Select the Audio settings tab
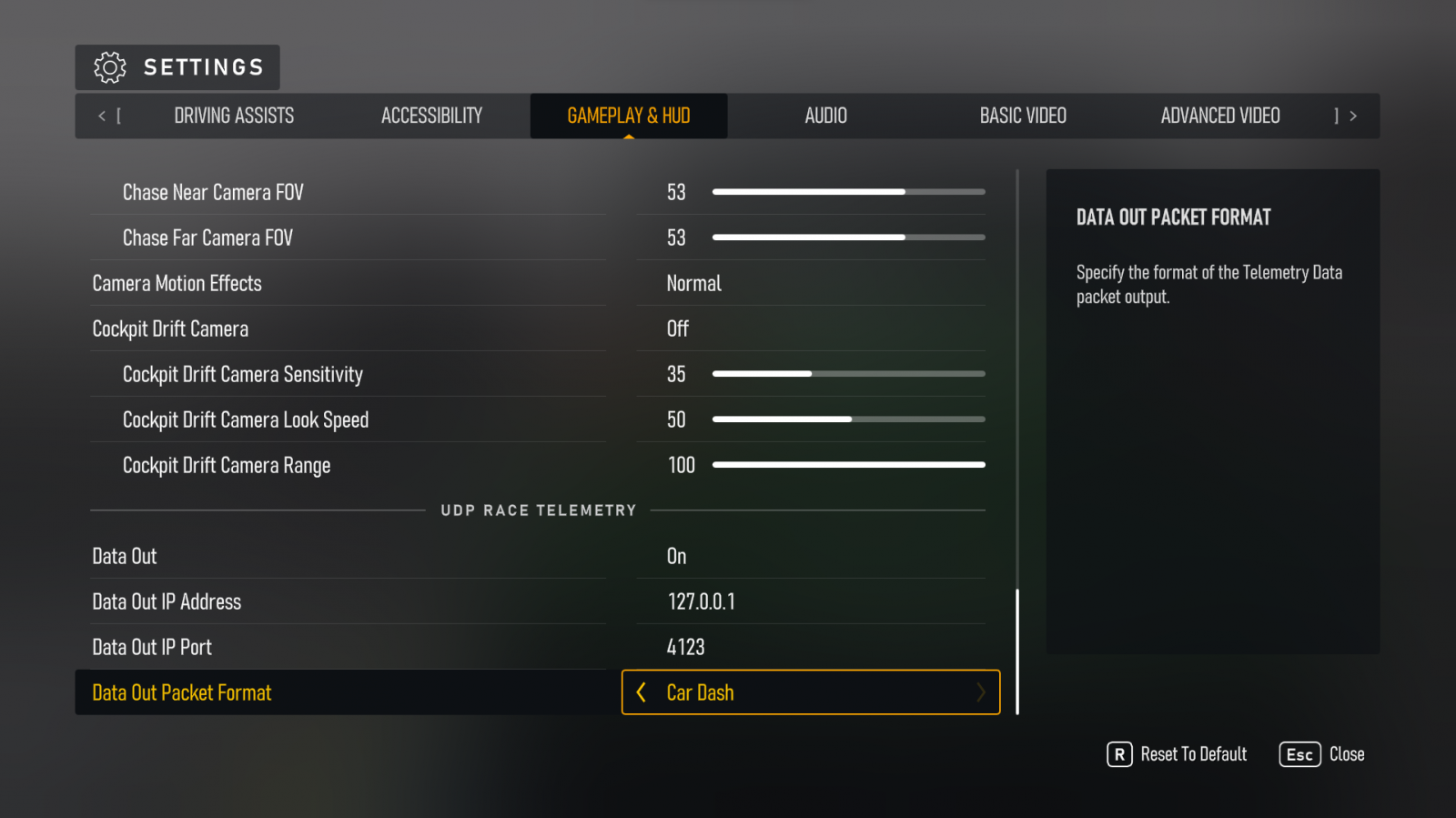This screenshot has width=1456, height=818. (x=825, y=116)
